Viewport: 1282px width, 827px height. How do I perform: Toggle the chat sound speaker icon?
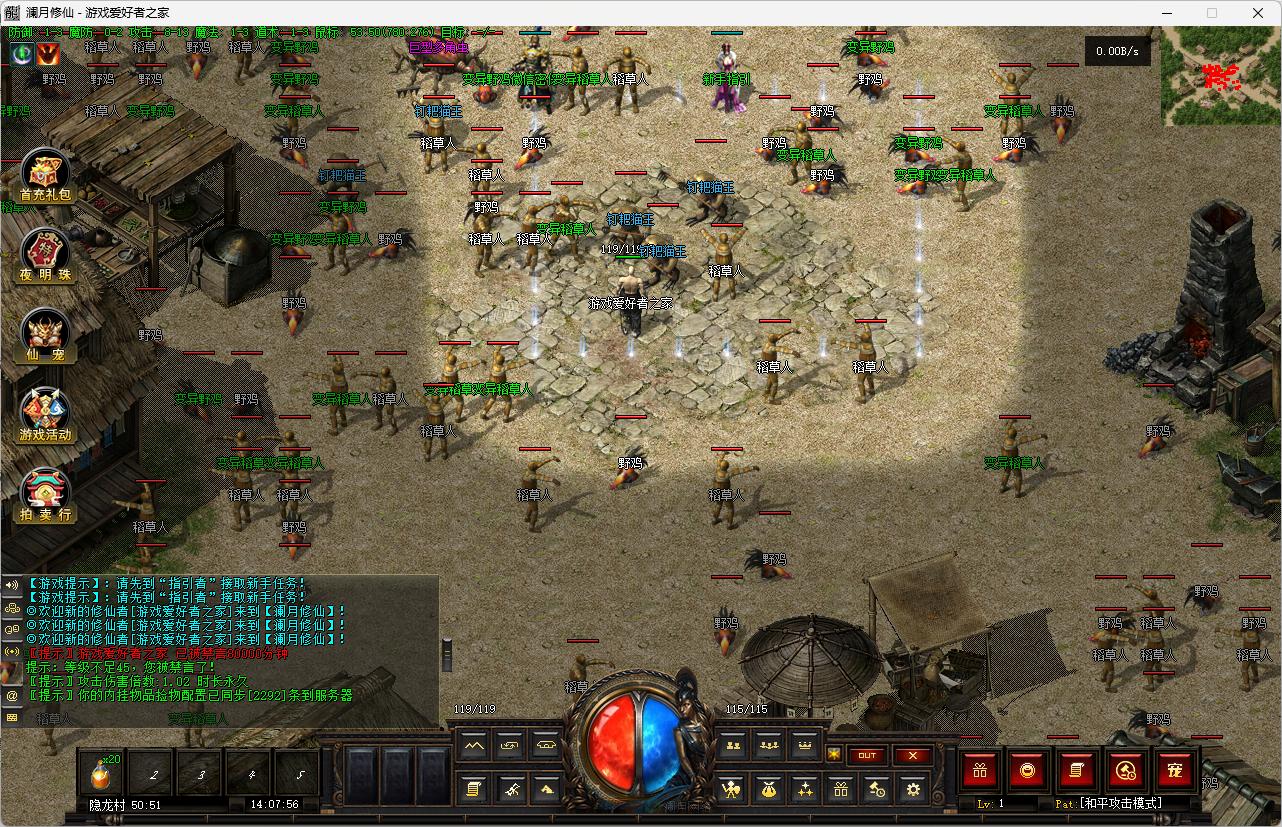pos(12,585)
